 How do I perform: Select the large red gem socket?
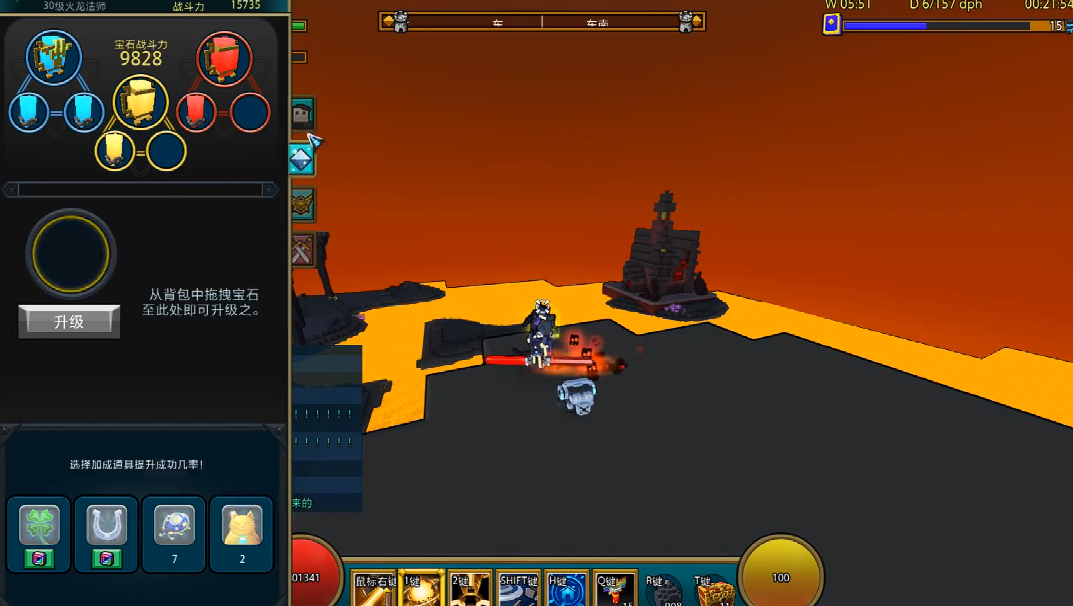224,58
